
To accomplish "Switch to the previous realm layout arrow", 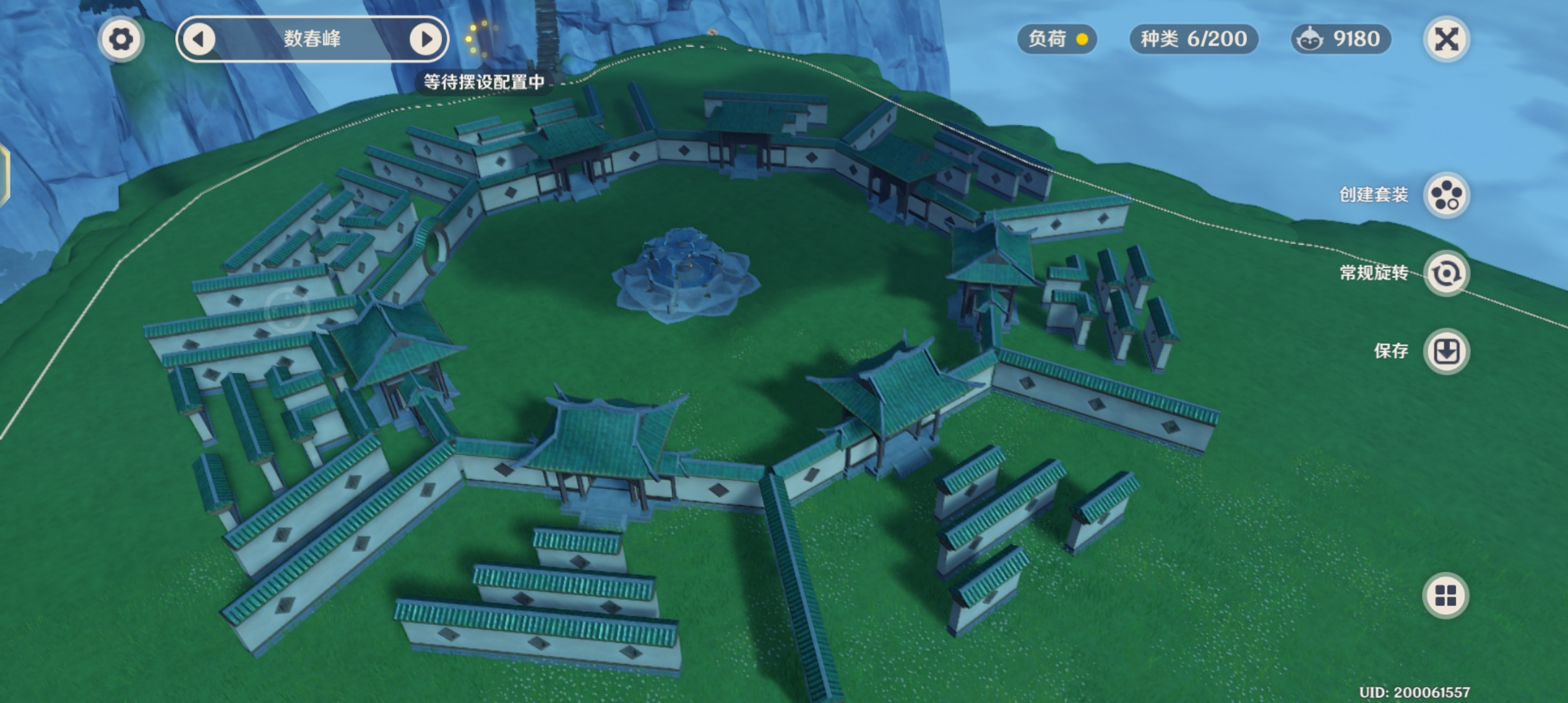I will point(199,39).
